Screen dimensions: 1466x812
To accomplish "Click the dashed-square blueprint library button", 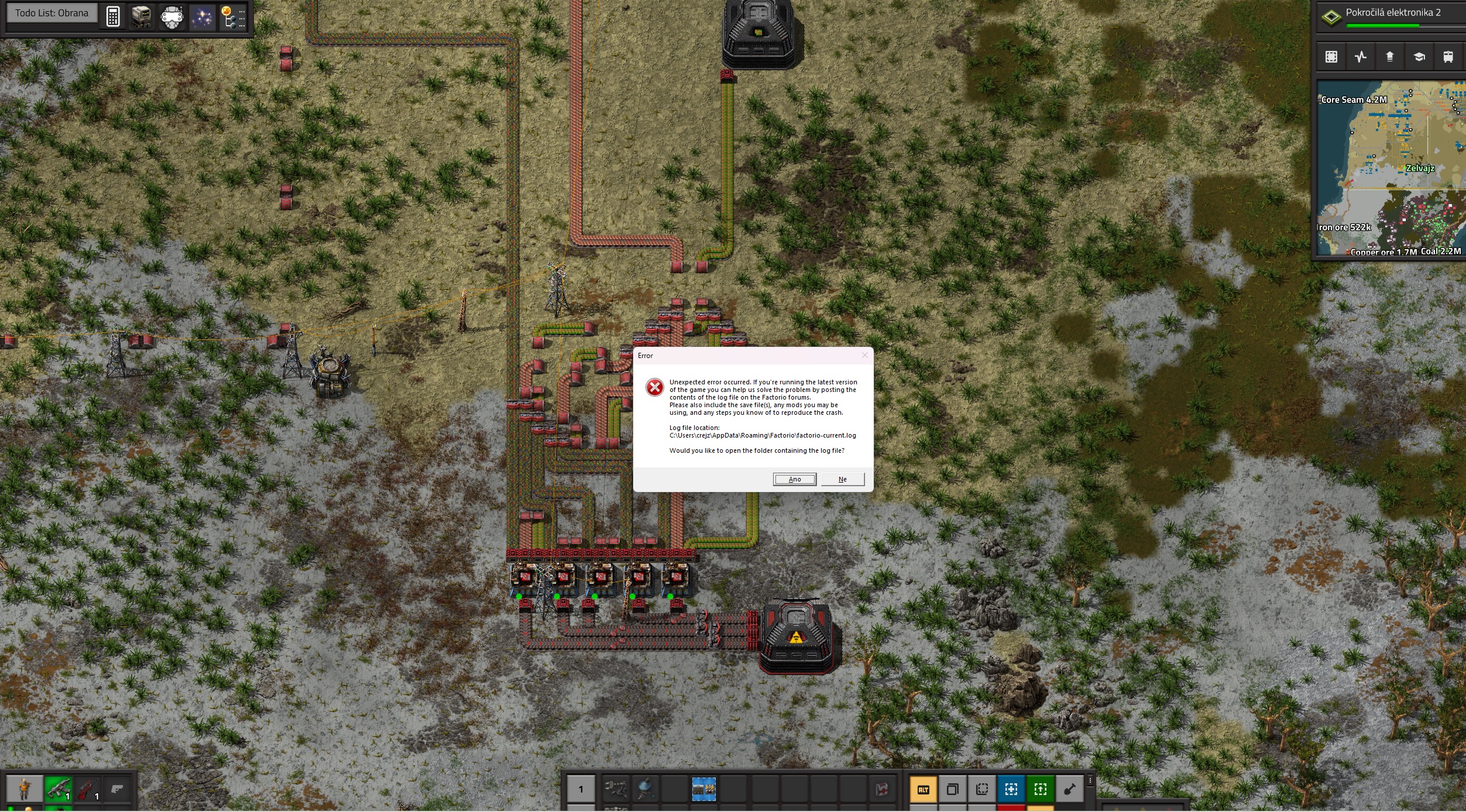I will click(1331, 57).
